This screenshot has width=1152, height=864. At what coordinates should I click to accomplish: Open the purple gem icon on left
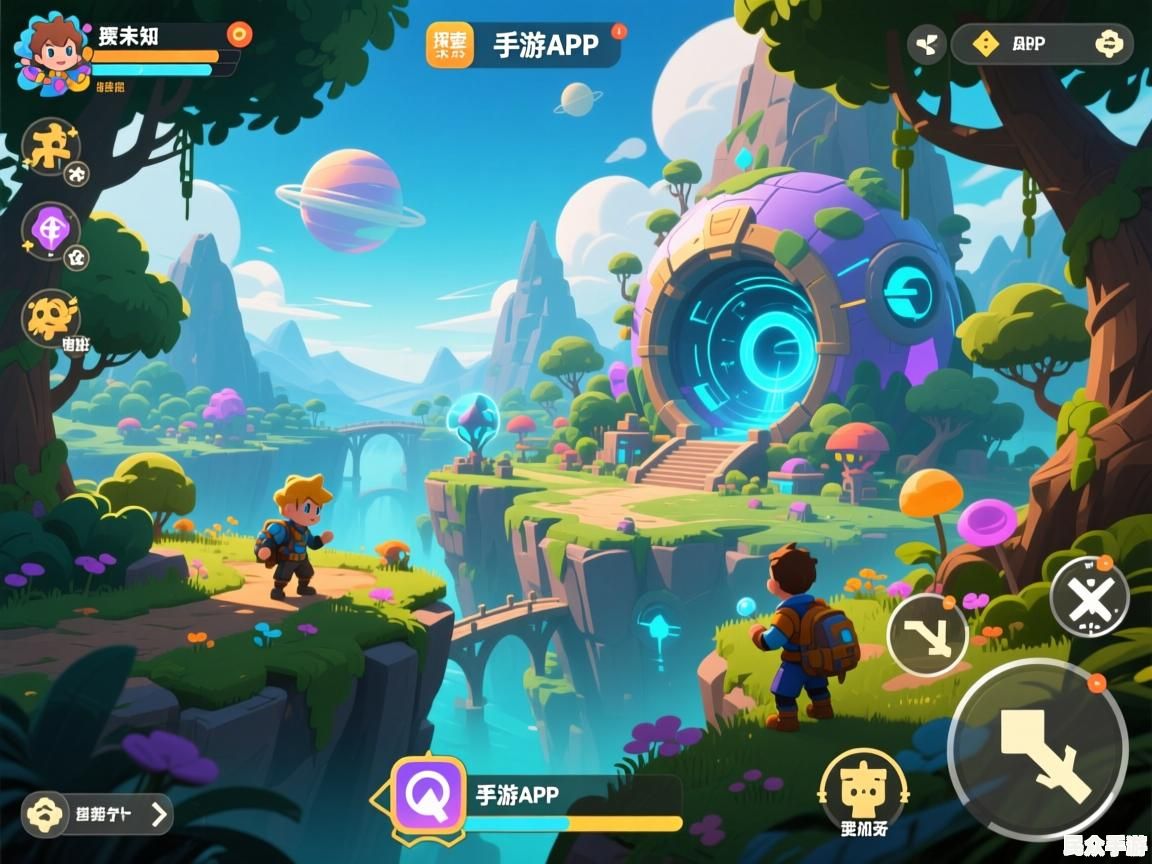(x=50, y=231)
